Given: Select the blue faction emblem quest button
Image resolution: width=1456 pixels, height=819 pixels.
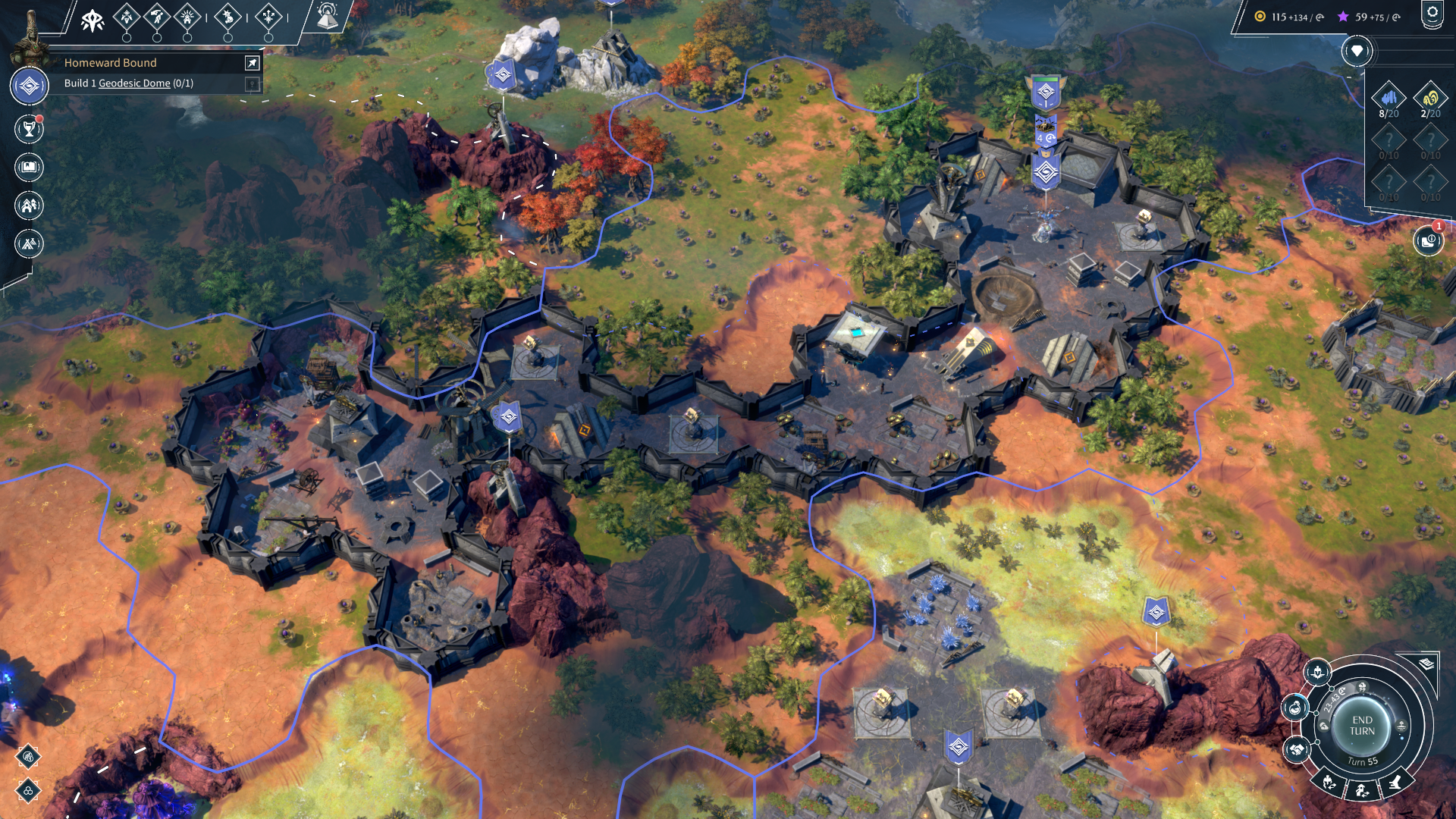Looking at the screenshot, I should (30, 86).
